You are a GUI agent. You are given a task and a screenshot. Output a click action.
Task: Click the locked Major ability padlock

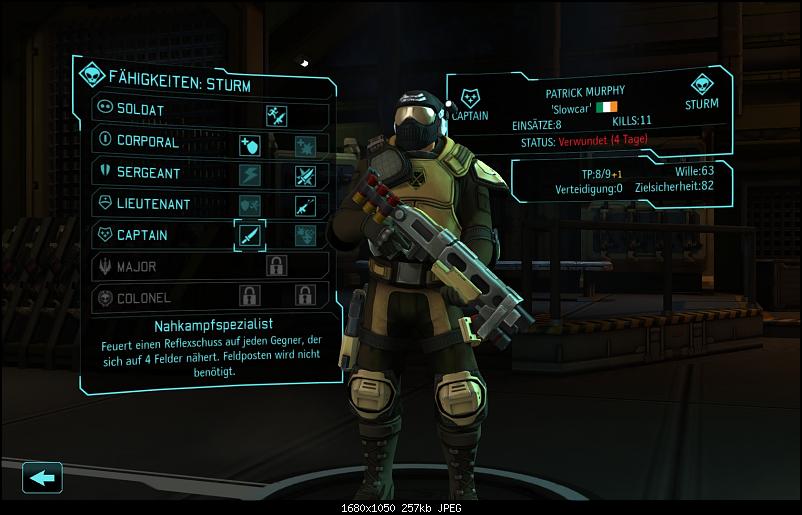277,267
